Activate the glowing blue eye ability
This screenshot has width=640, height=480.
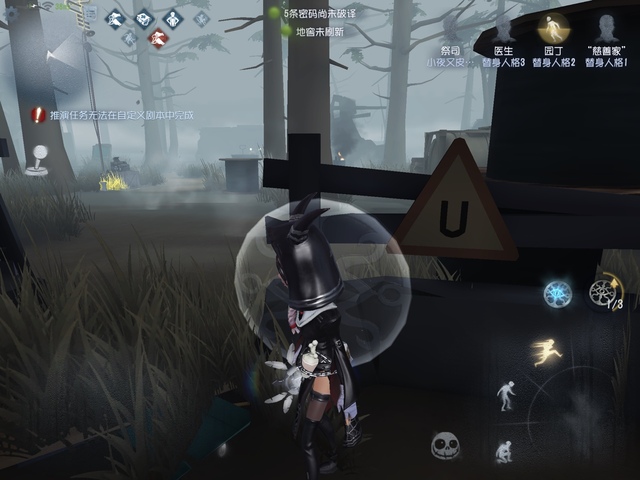click(x=556, y=293)
